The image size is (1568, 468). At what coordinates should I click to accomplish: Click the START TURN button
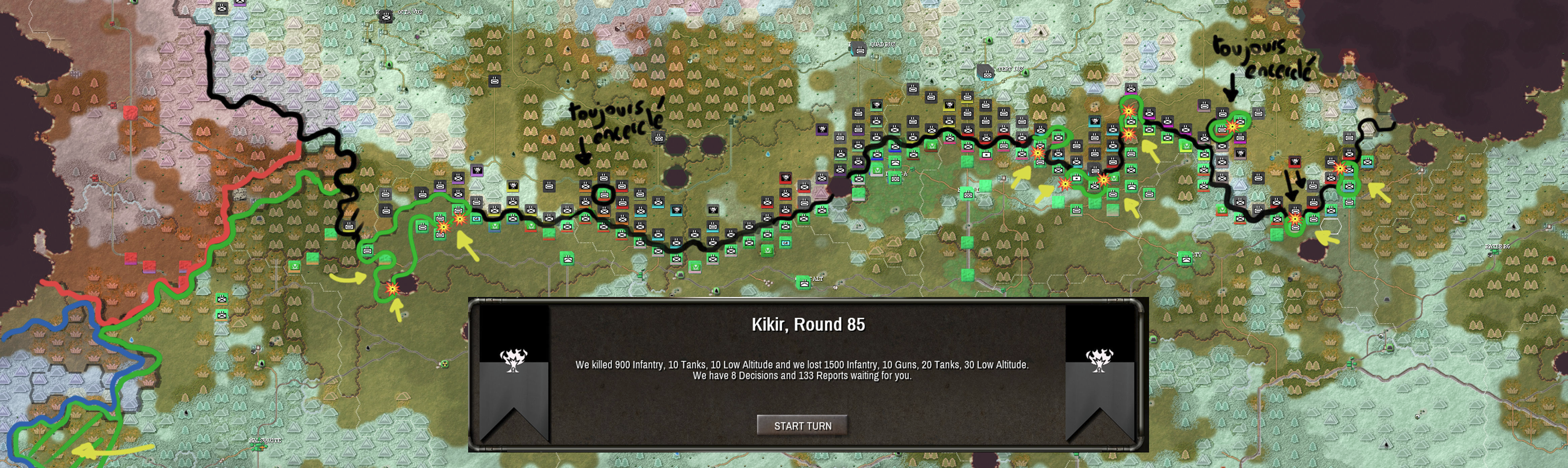(x=802, y=425)
